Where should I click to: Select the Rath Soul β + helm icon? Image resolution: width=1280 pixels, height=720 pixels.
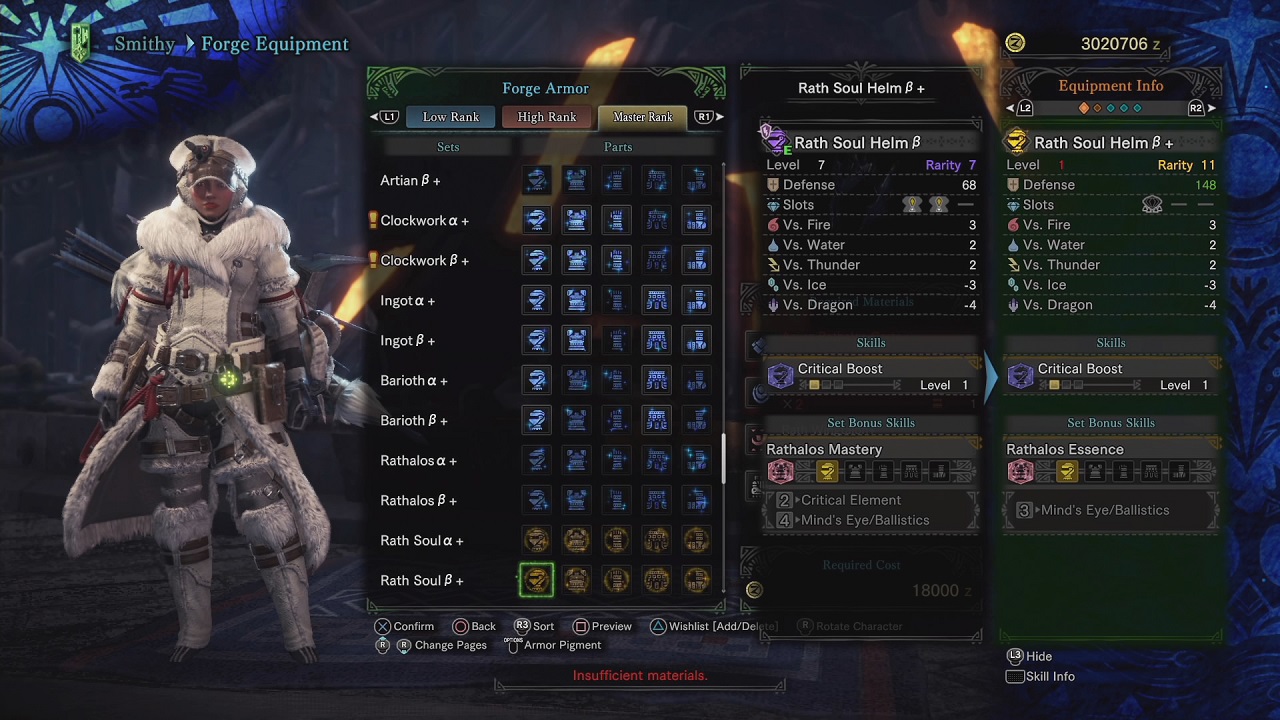(536, 581)
